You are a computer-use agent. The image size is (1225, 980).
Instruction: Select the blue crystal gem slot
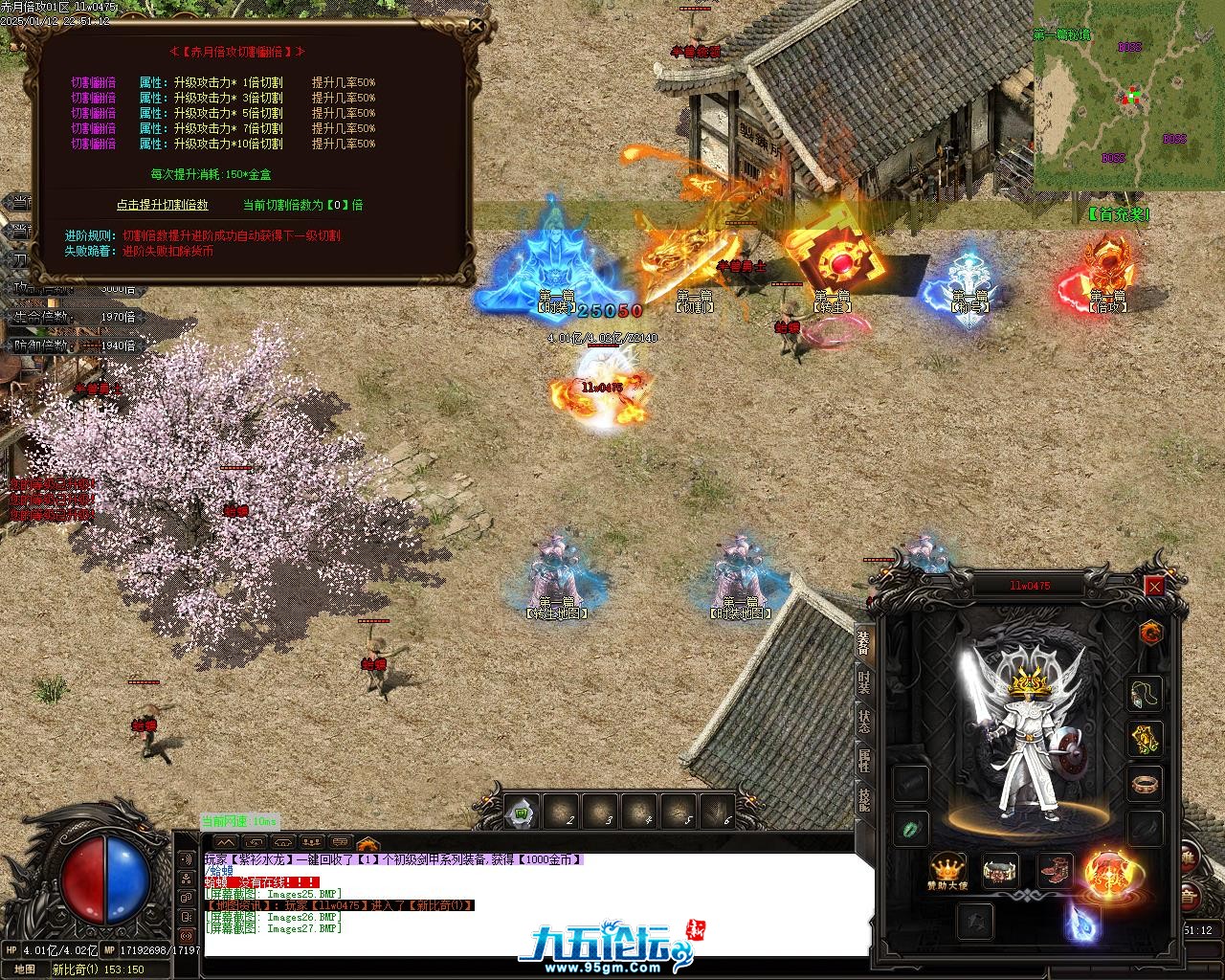pos(1081,921)
